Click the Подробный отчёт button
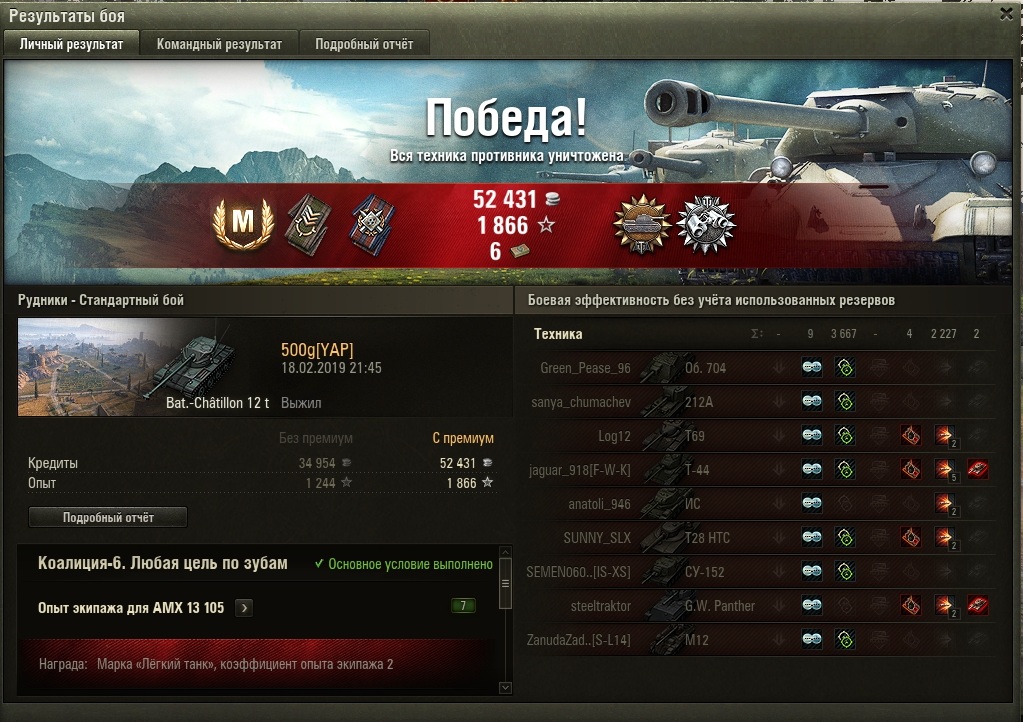Viewport: 1023px width, 722px height. pos(108,517)
